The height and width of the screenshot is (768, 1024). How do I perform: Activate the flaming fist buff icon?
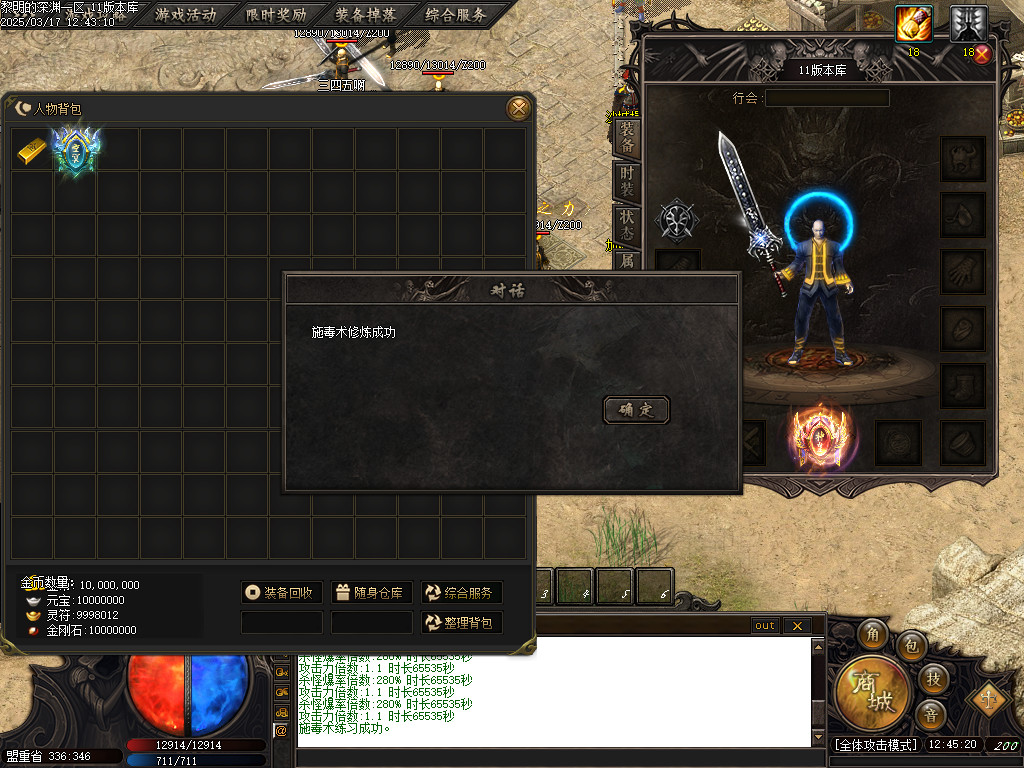pos(913,24)
